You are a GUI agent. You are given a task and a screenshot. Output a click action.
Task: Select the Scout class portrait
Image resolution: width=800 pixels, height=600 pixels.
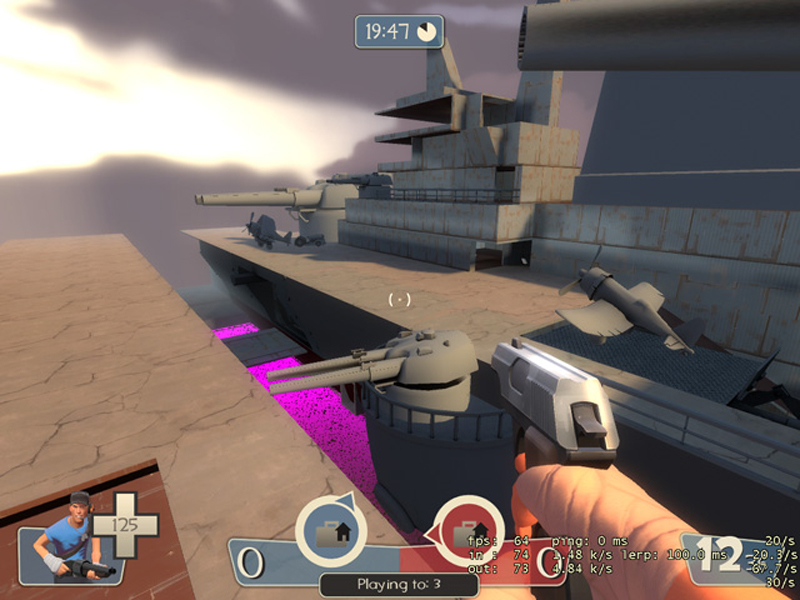70,538
